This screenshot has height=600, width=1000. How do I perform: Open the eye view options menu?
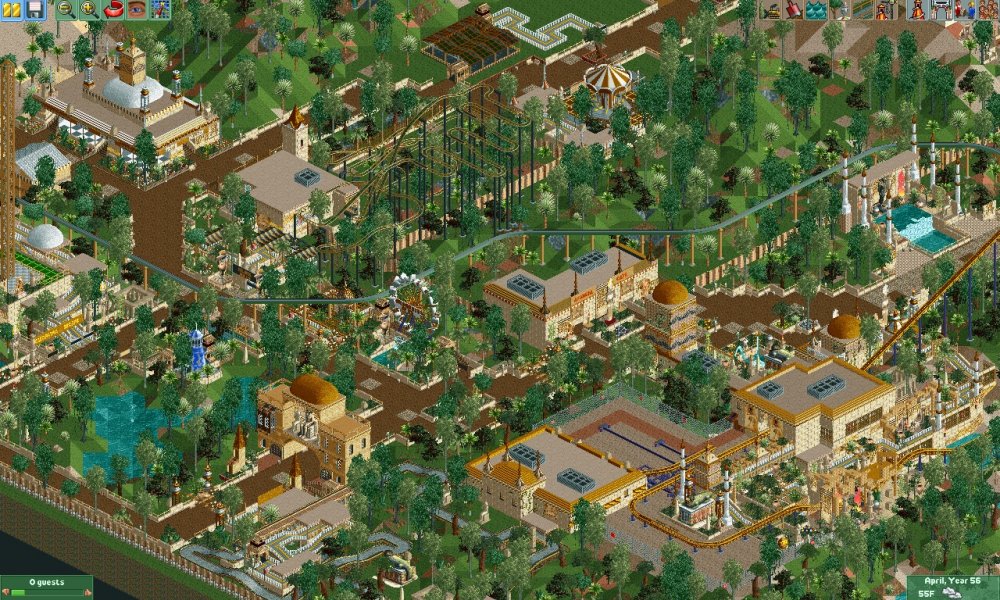click(x=136, y=9)
